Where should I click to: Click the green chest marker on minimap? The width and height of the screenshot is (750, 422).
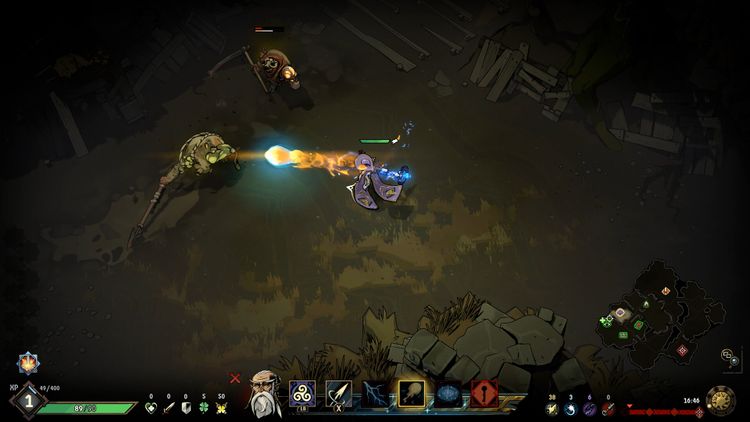[x=622, y=334]
